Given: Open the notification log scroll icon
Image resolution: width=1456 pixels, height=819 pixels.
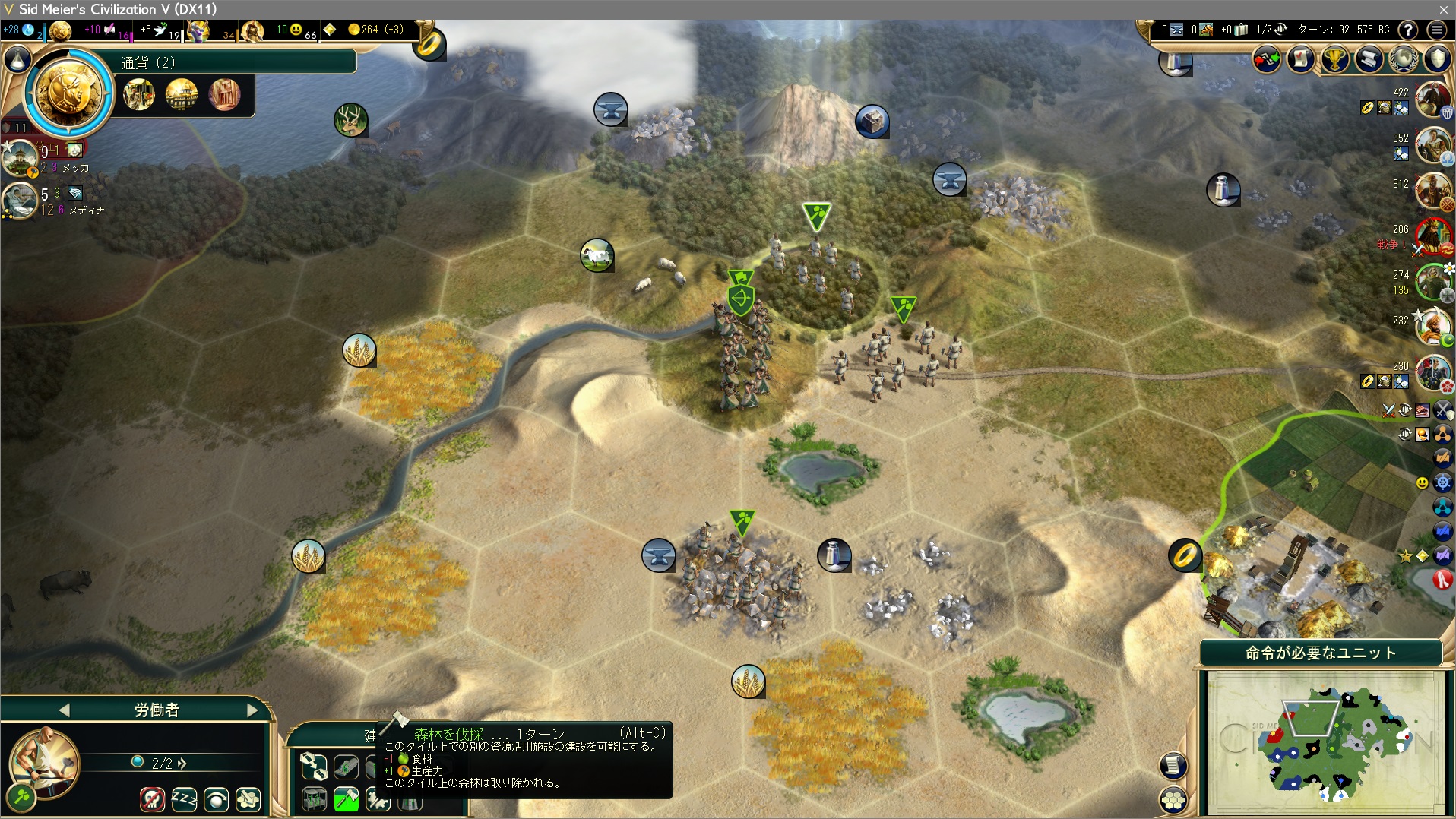Looking at the screenshot, I should coord(1173,765).
